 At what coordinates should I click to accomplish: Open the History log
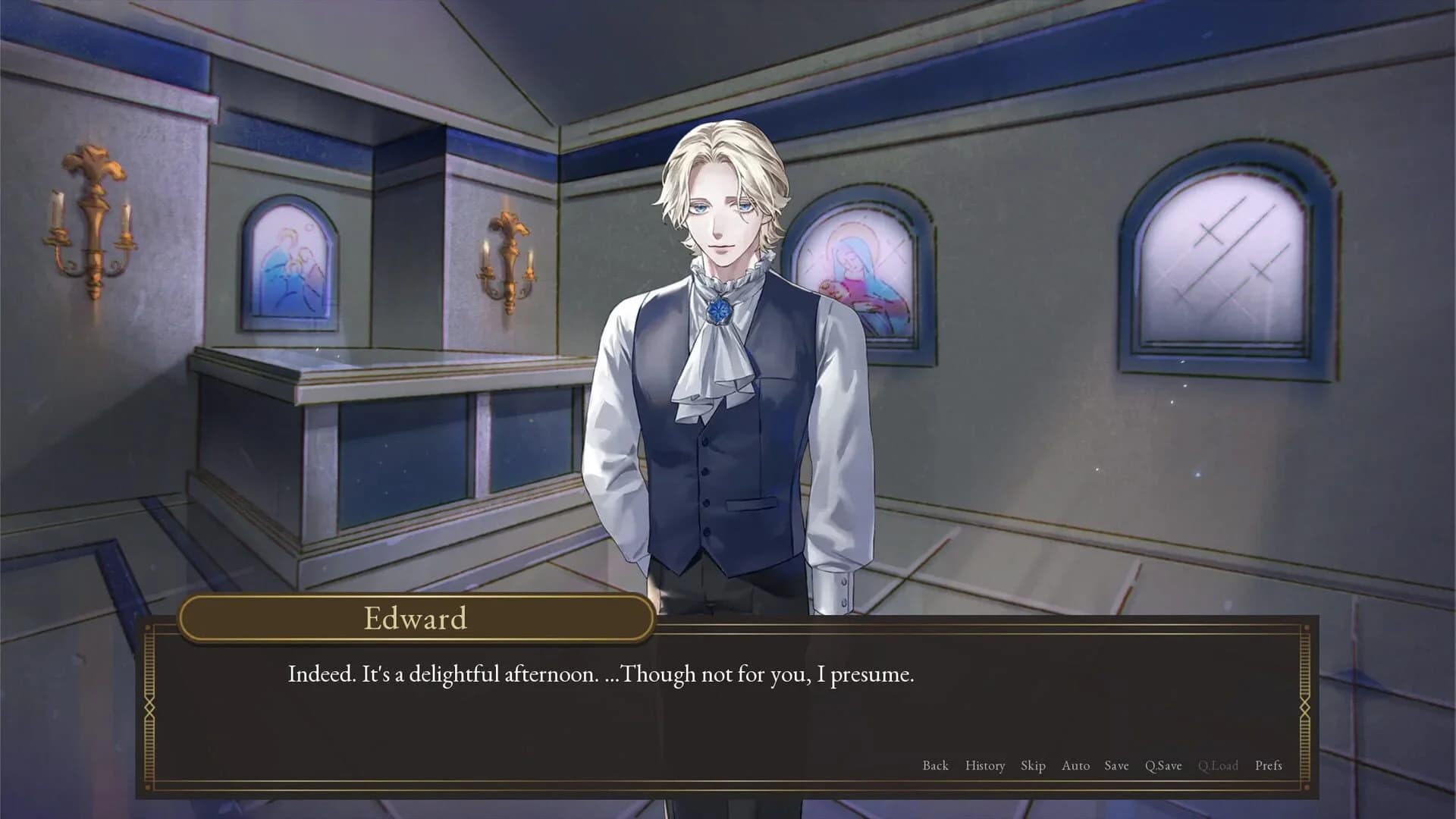985,766
